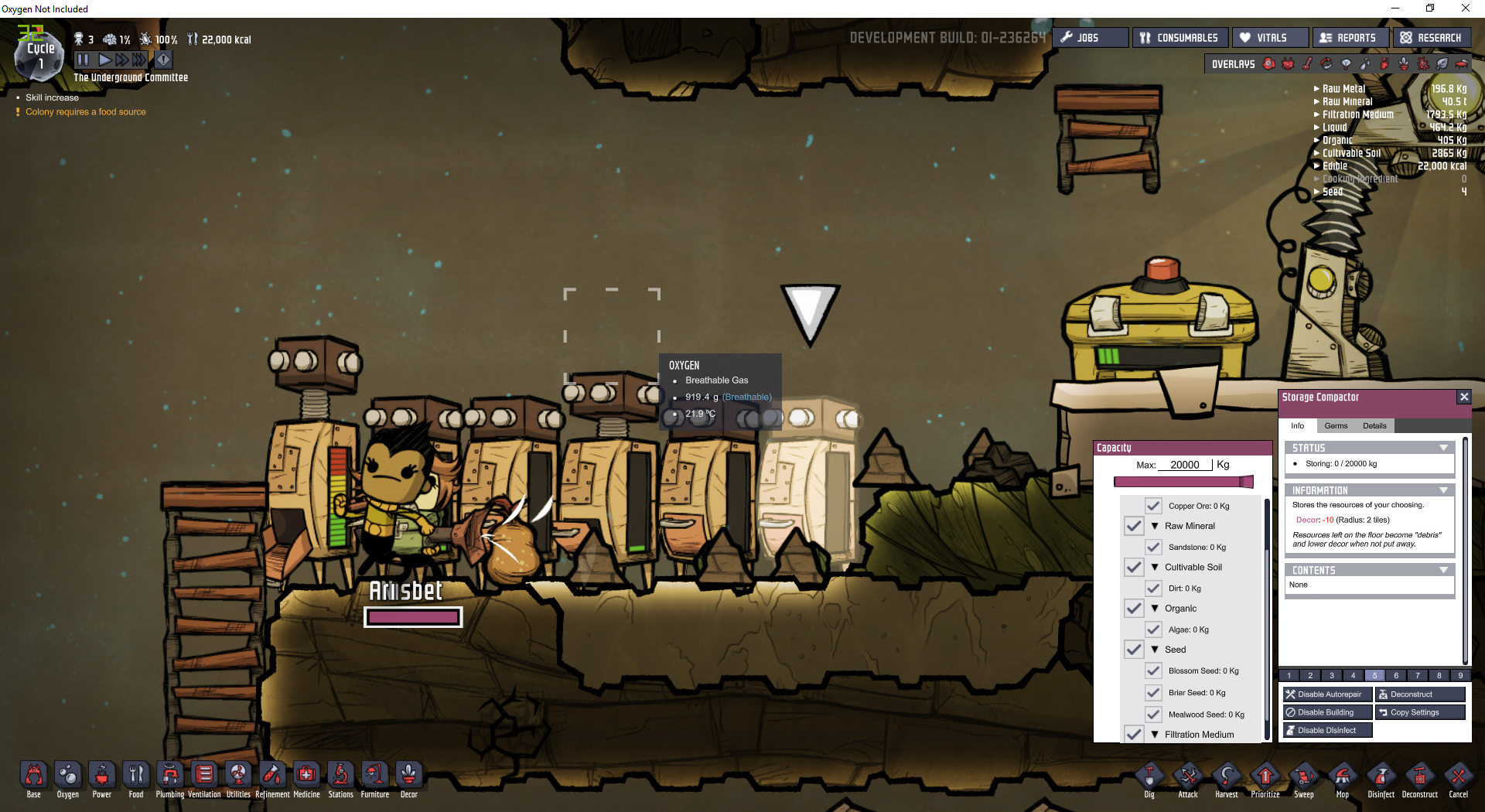This screenshot has width=1485, height=812.
Task: Show the Vitals panel
Action: click(x=1269, y=38)
